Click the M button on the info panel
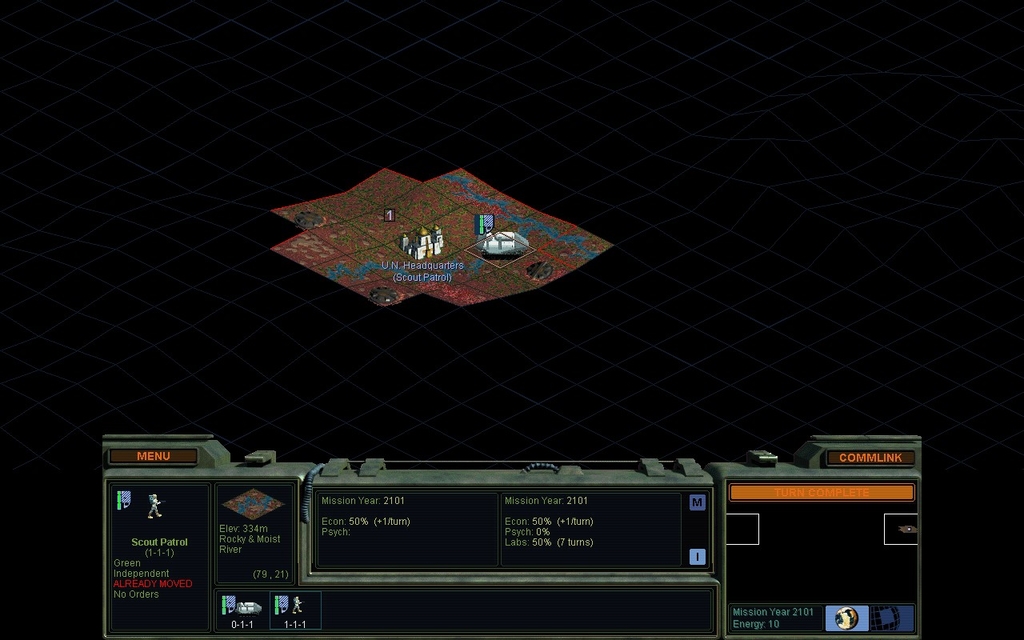This screenshot has height=640, width=1024. 697,503
